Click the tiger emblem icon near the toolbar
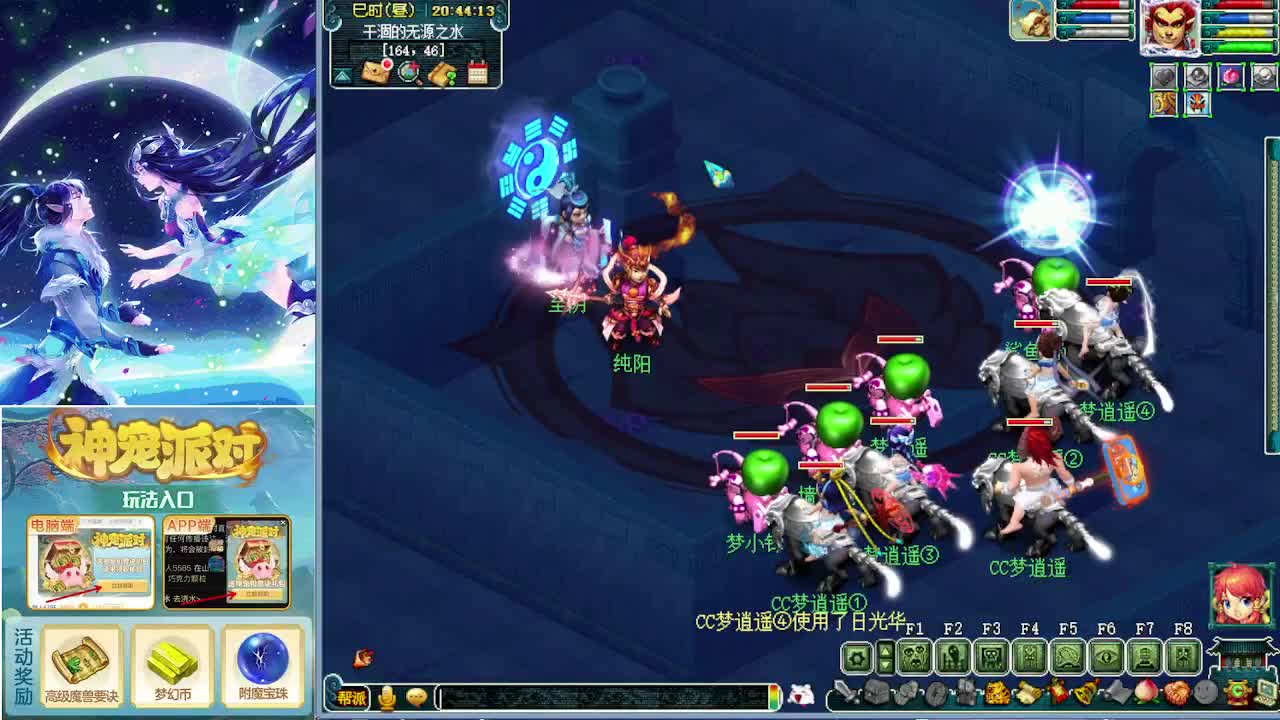 click(996, 693)
